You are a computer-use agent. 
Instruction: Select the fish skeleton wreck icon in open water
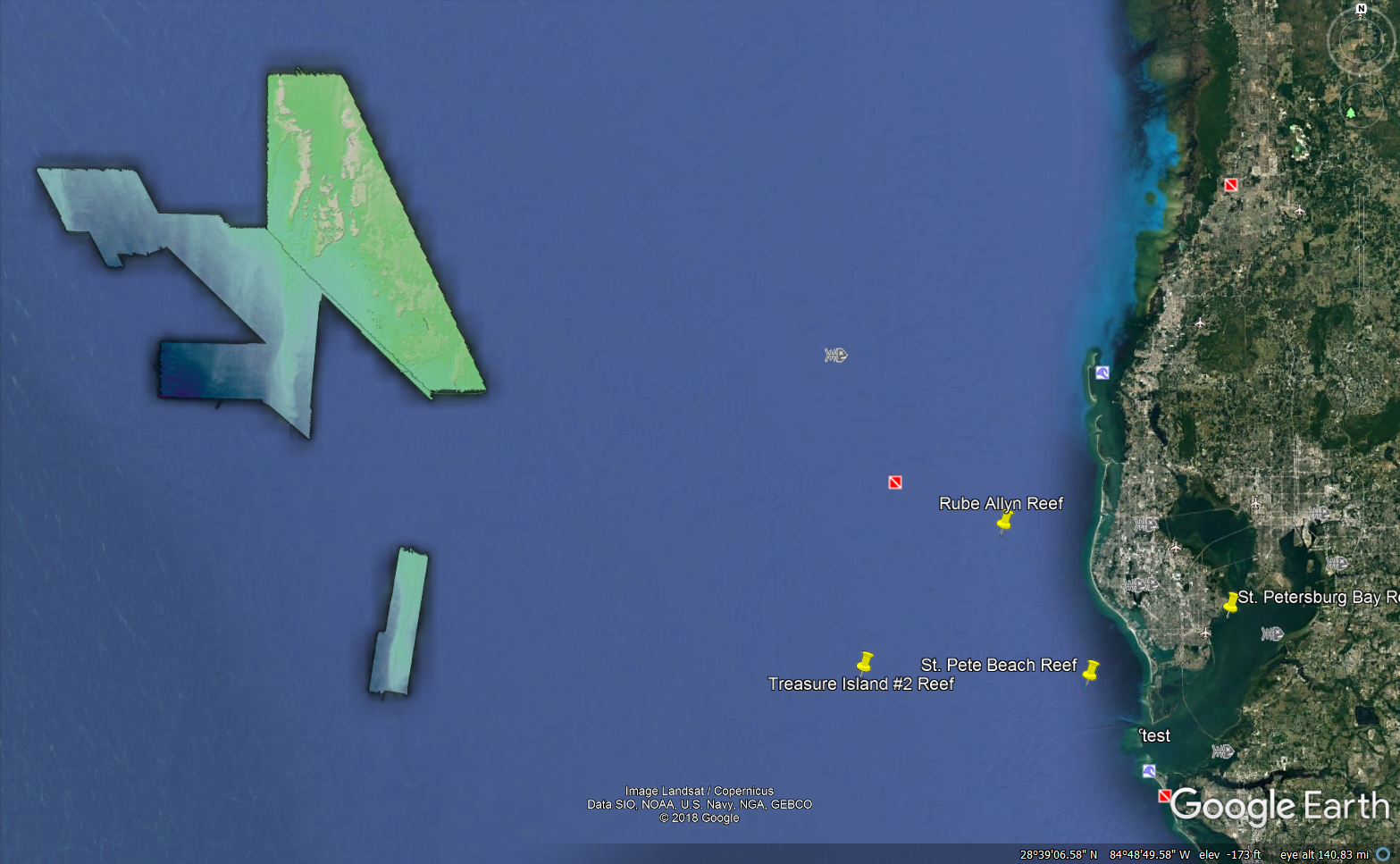click(834, 354)
